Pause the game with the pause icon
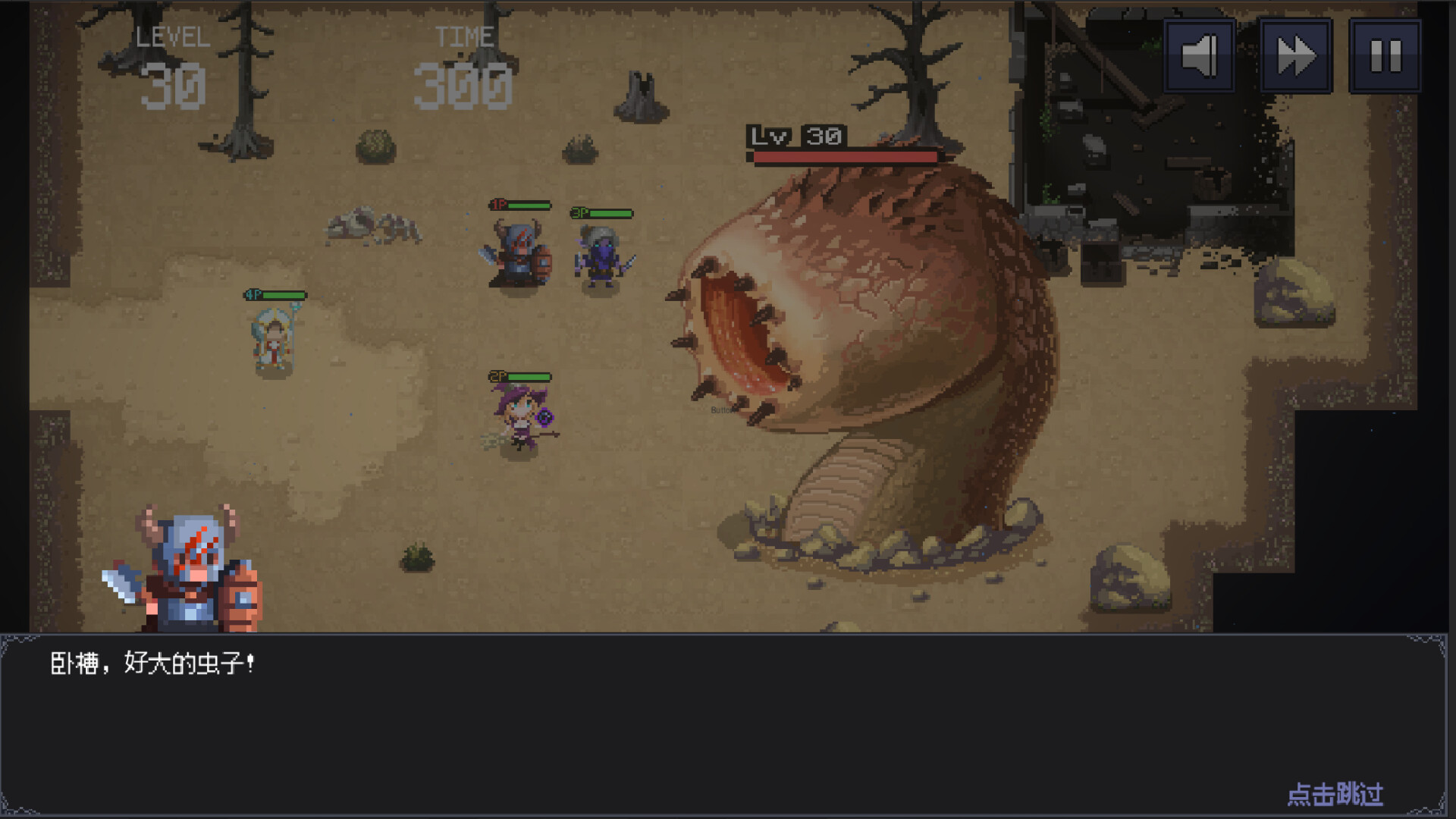Viewport: 1456px width, 819px height. [x=1385, y=54]
